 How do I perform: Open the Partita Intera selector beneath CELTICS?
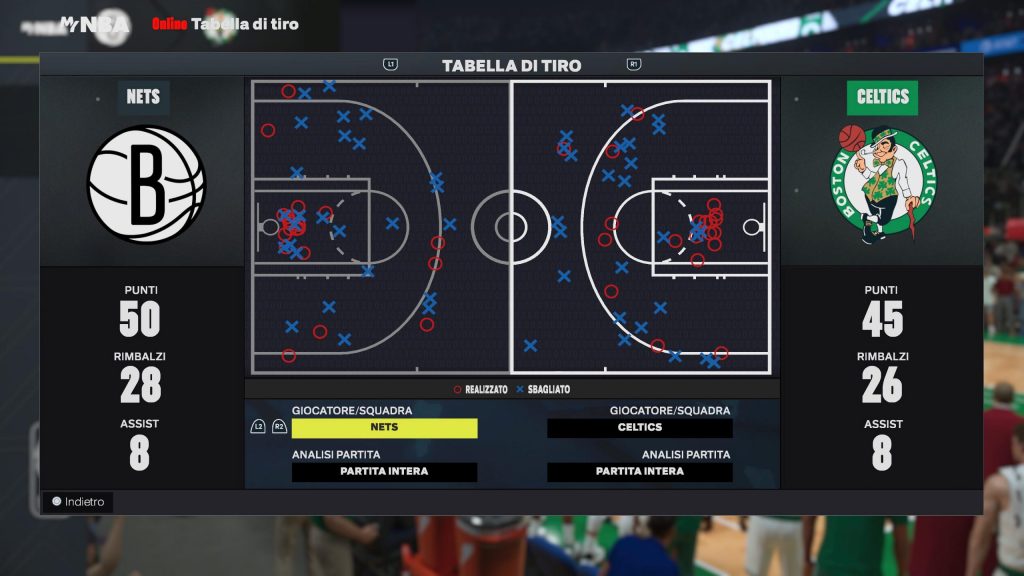640,472
